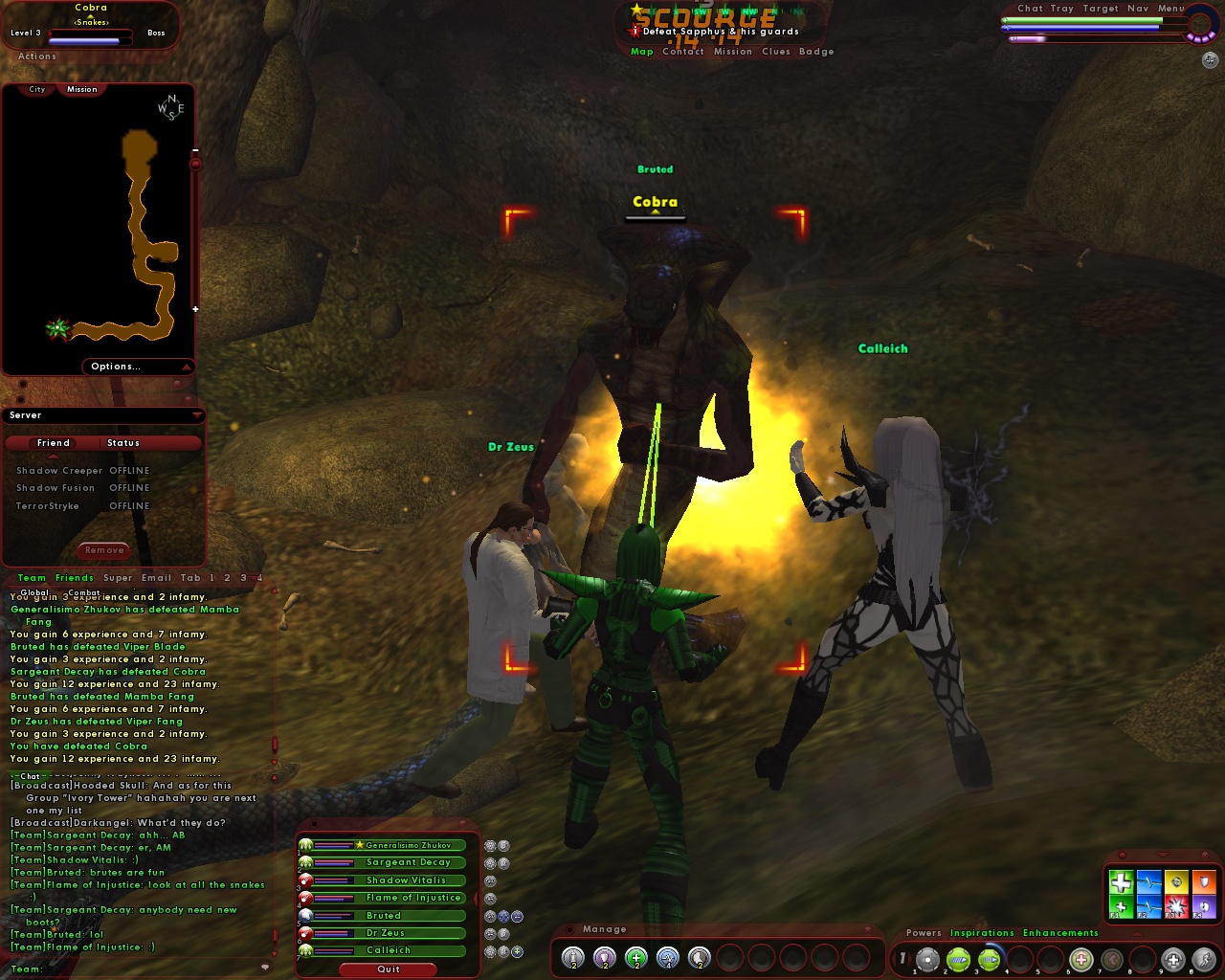The height and width of the screenshot is (980, 1225).
Task: Use the purple inspiration in the Manage tray
Action: click(605, 956)
